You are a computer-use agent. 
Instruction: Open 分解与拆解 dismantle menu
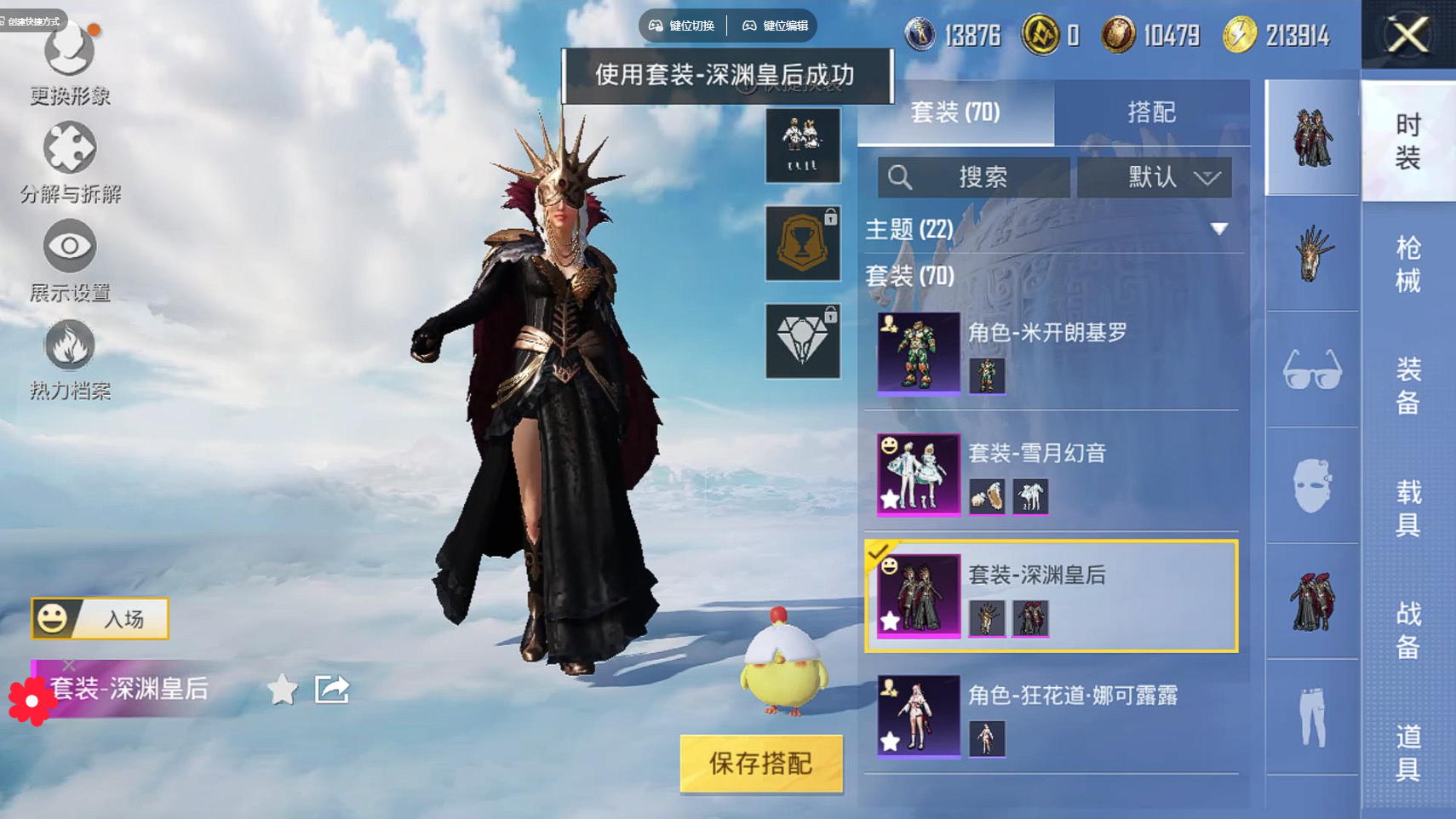point(70,163)
